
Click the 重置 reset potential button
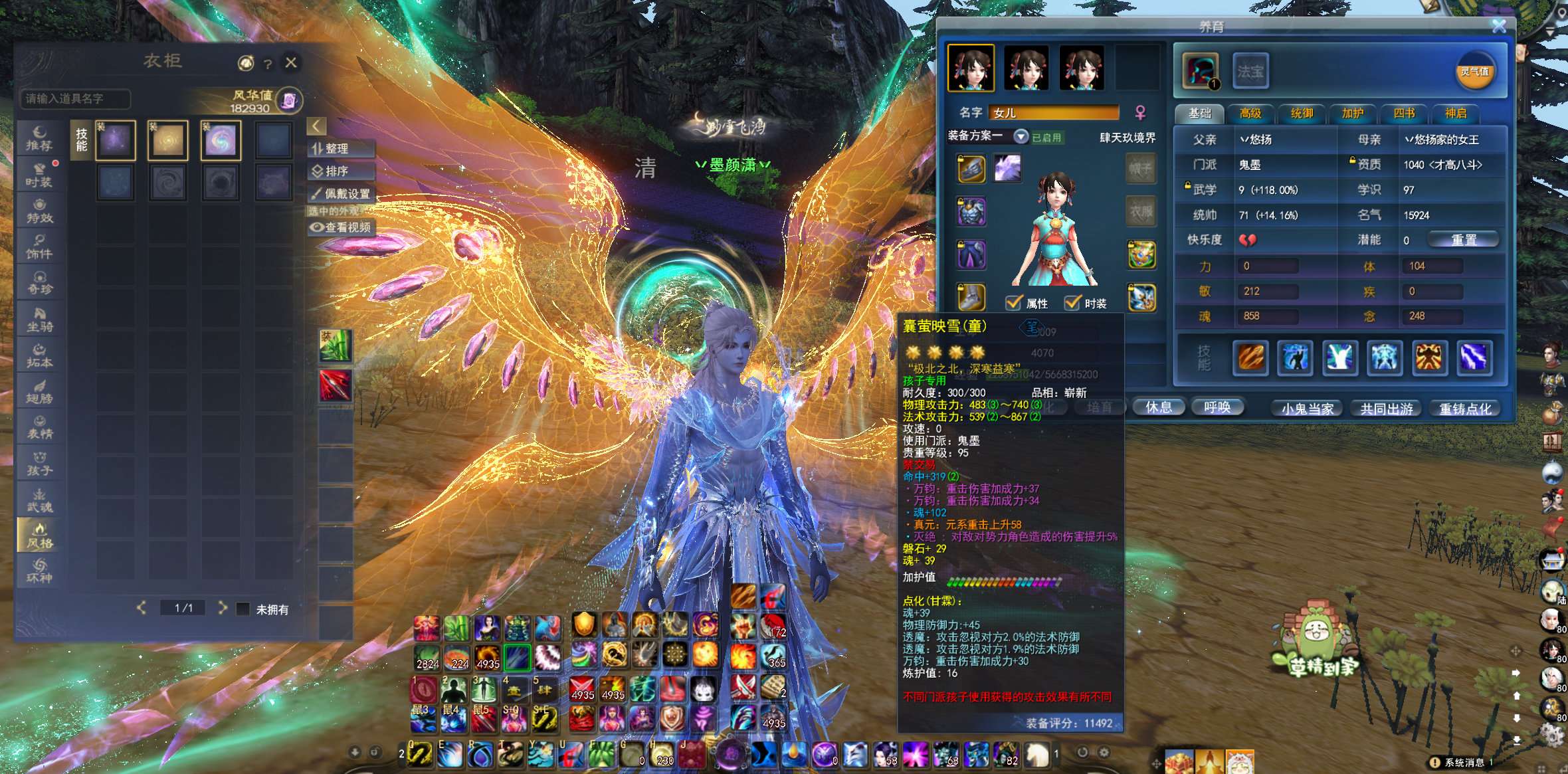1463,240
